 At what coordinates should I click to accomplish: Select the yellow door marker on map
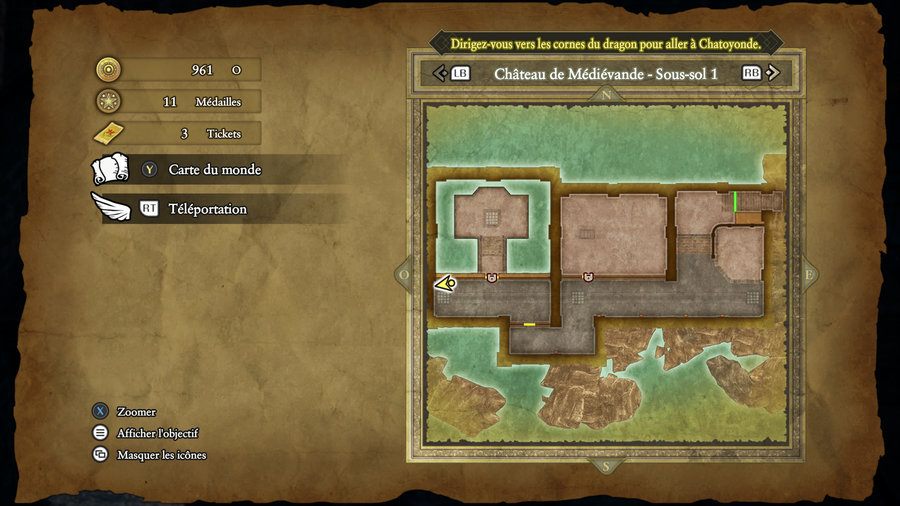529,324
